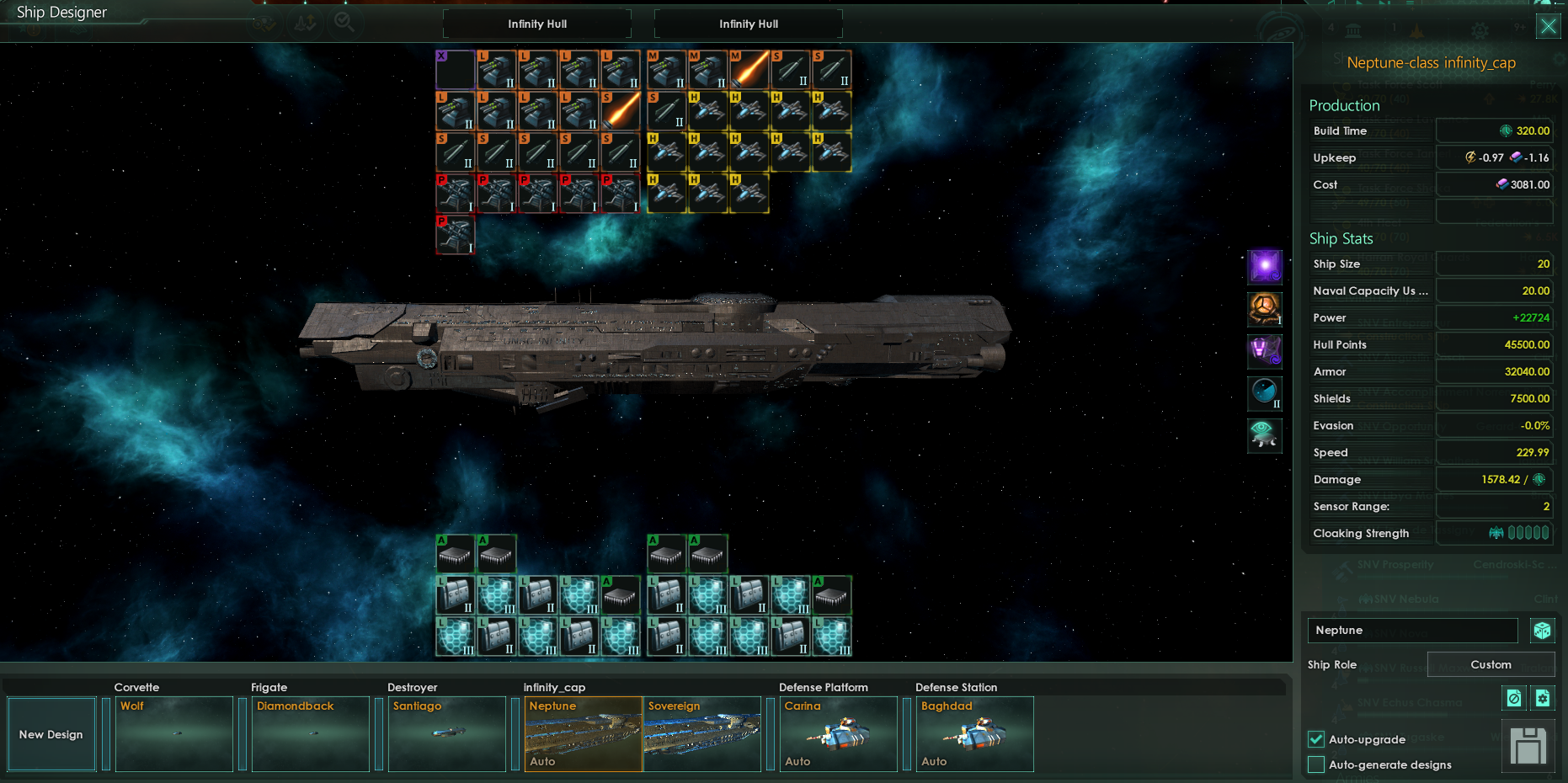The image size is (1568, 783).
Task: Select the Wolf corvette design
Action: click(x=173, y=733)
